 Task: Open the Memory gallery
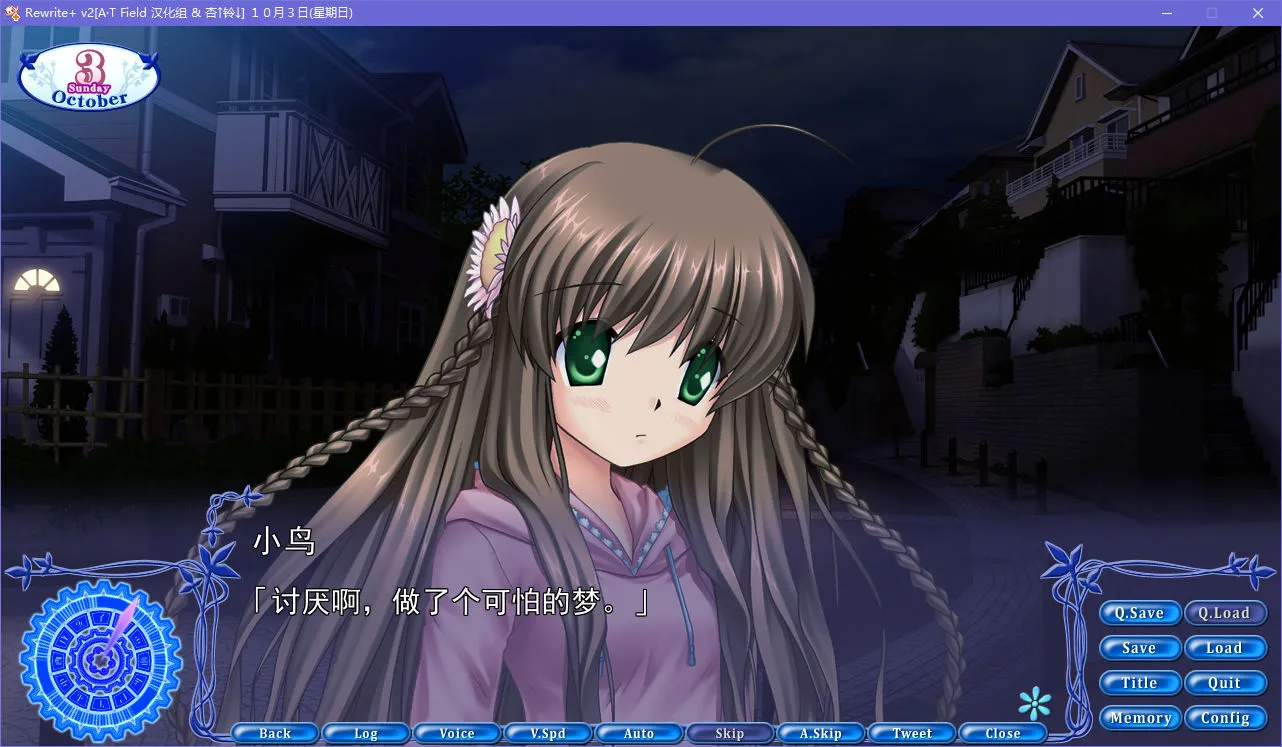1140,718
